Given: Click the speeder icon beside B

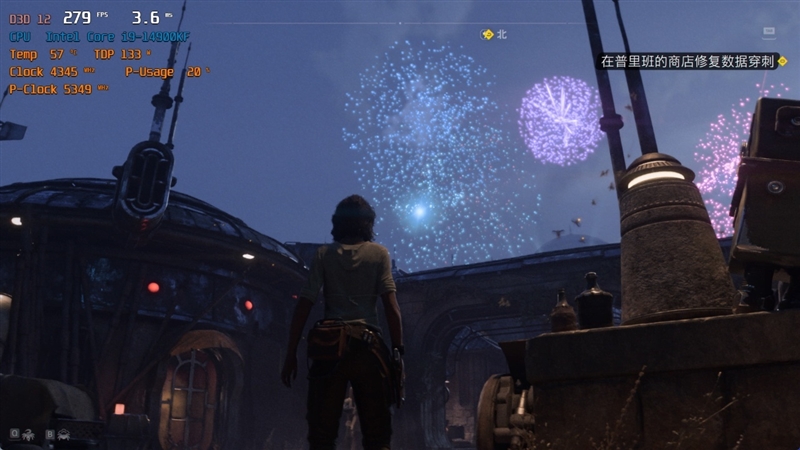Looking at the screenshot, I should (x=63, y=434).
